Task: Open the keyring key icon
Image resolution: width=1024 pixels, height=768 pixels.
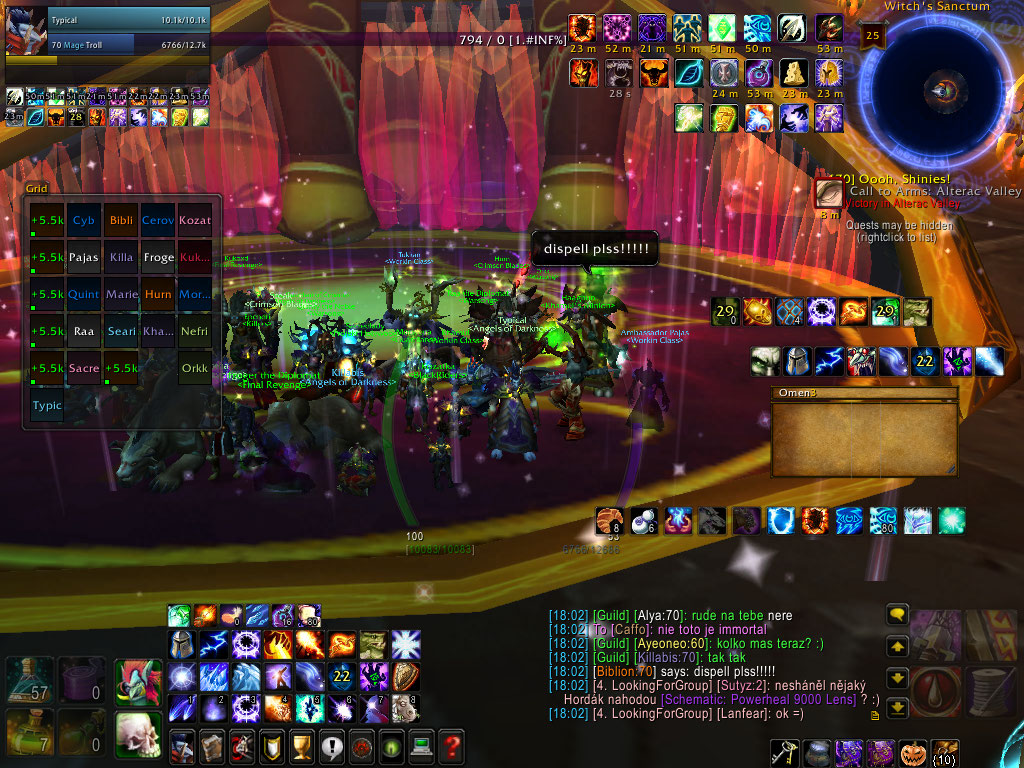Action: (x=785, y=752)
